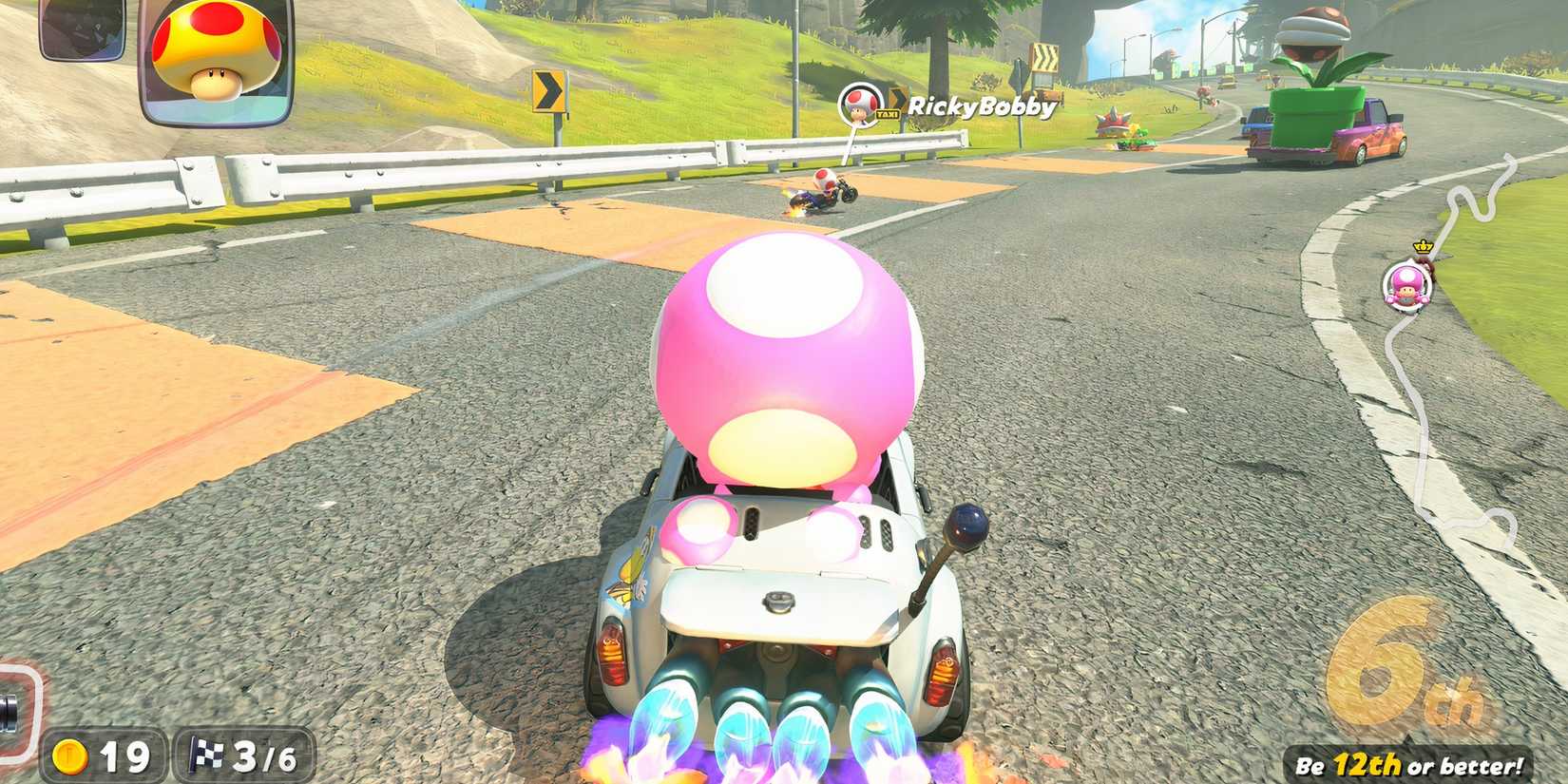
Task: Select RickyBobby's Toad face icon
Action: [x=858, y=105]
